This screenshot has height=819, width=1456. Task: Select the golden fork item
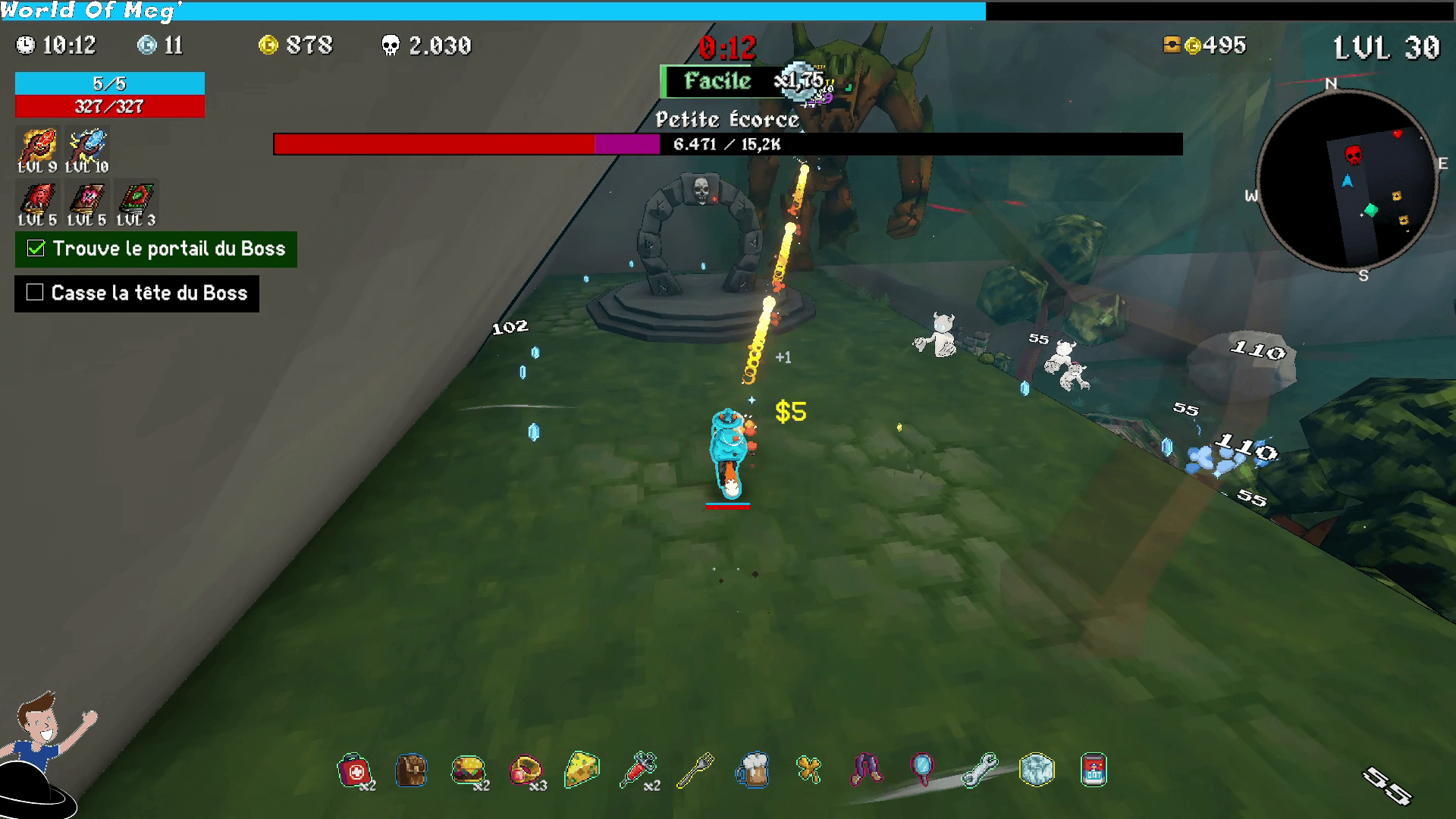pos(695,770)
